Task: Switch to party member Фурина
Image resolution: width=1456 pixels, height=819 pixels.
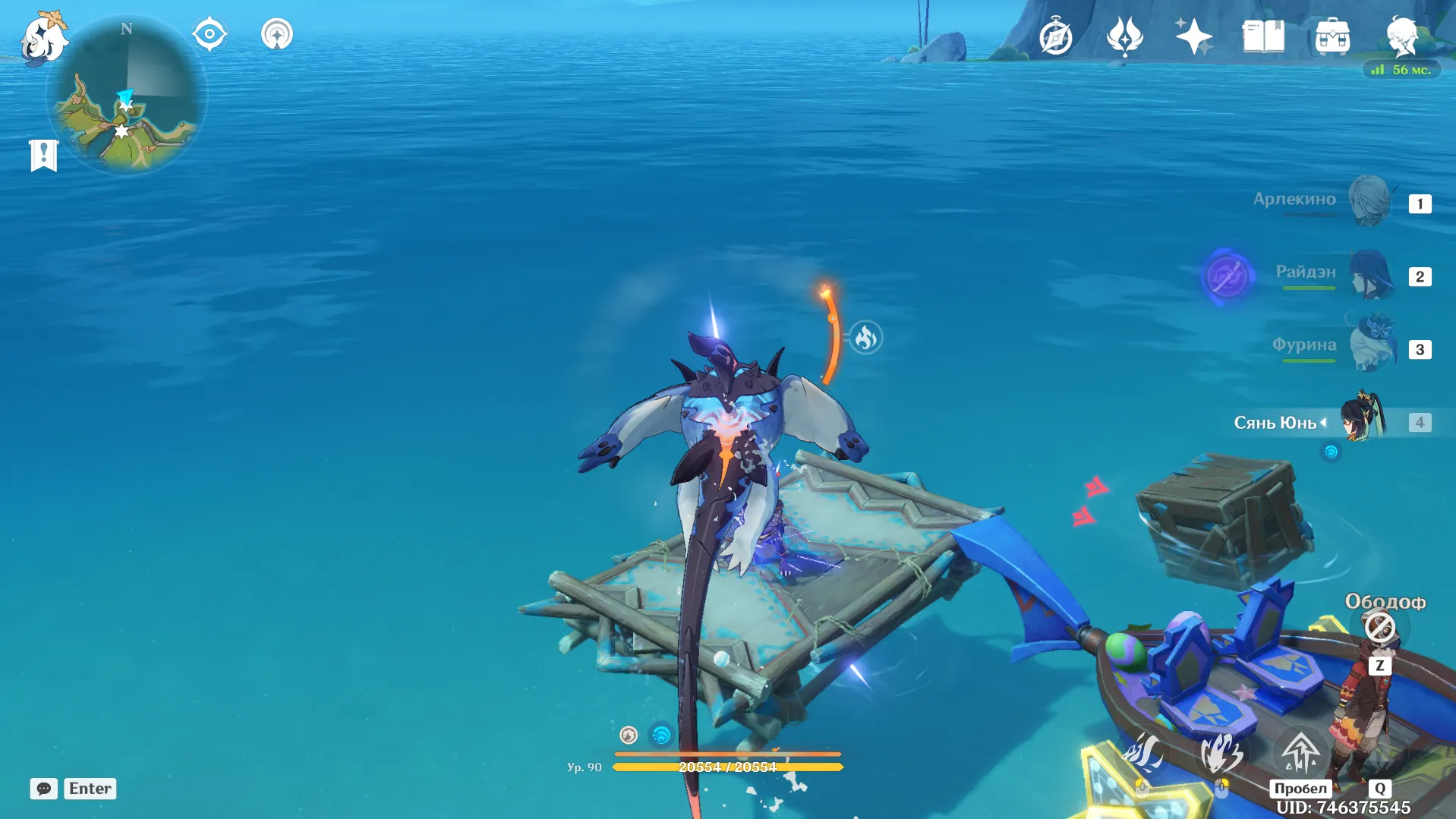Action: coord(1372,346)
